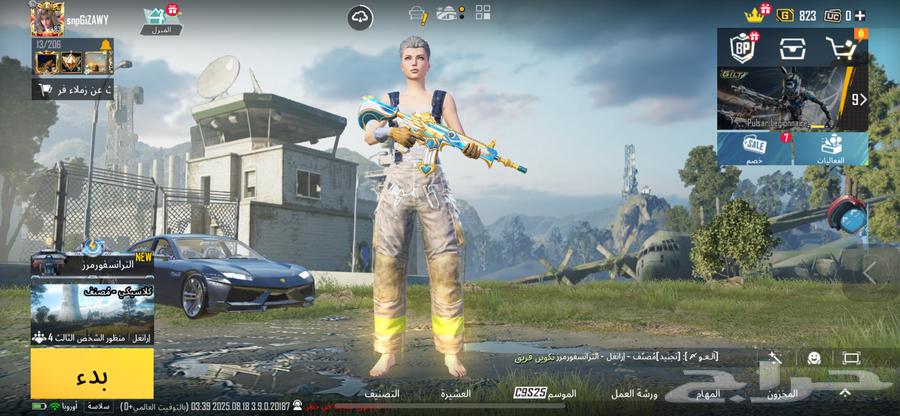
Task: Add UC with the plus button
Action: click(x=861, y=15)
